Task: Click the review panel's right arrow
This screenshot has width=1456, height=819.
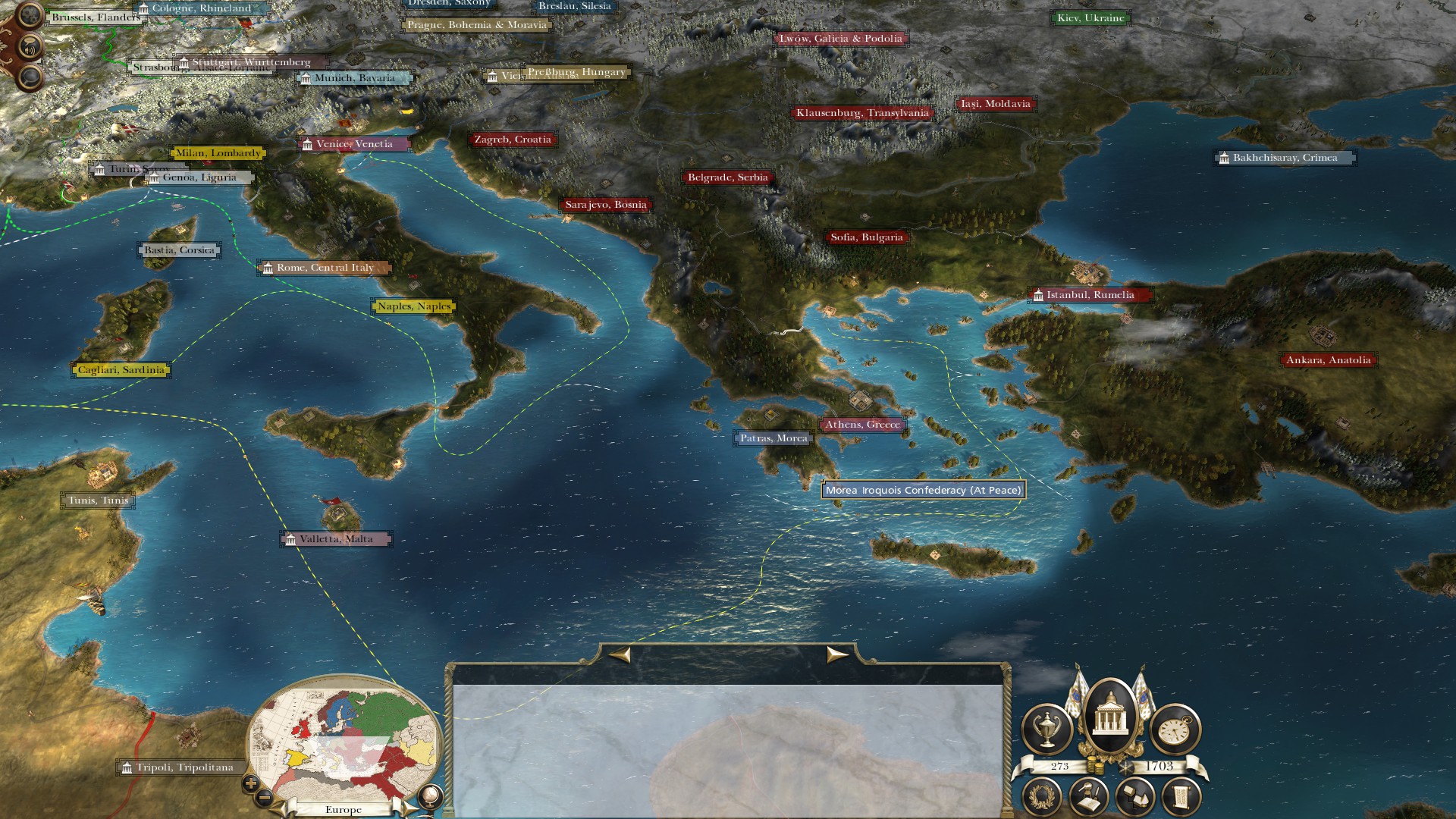Action: (x=836, y=654)
